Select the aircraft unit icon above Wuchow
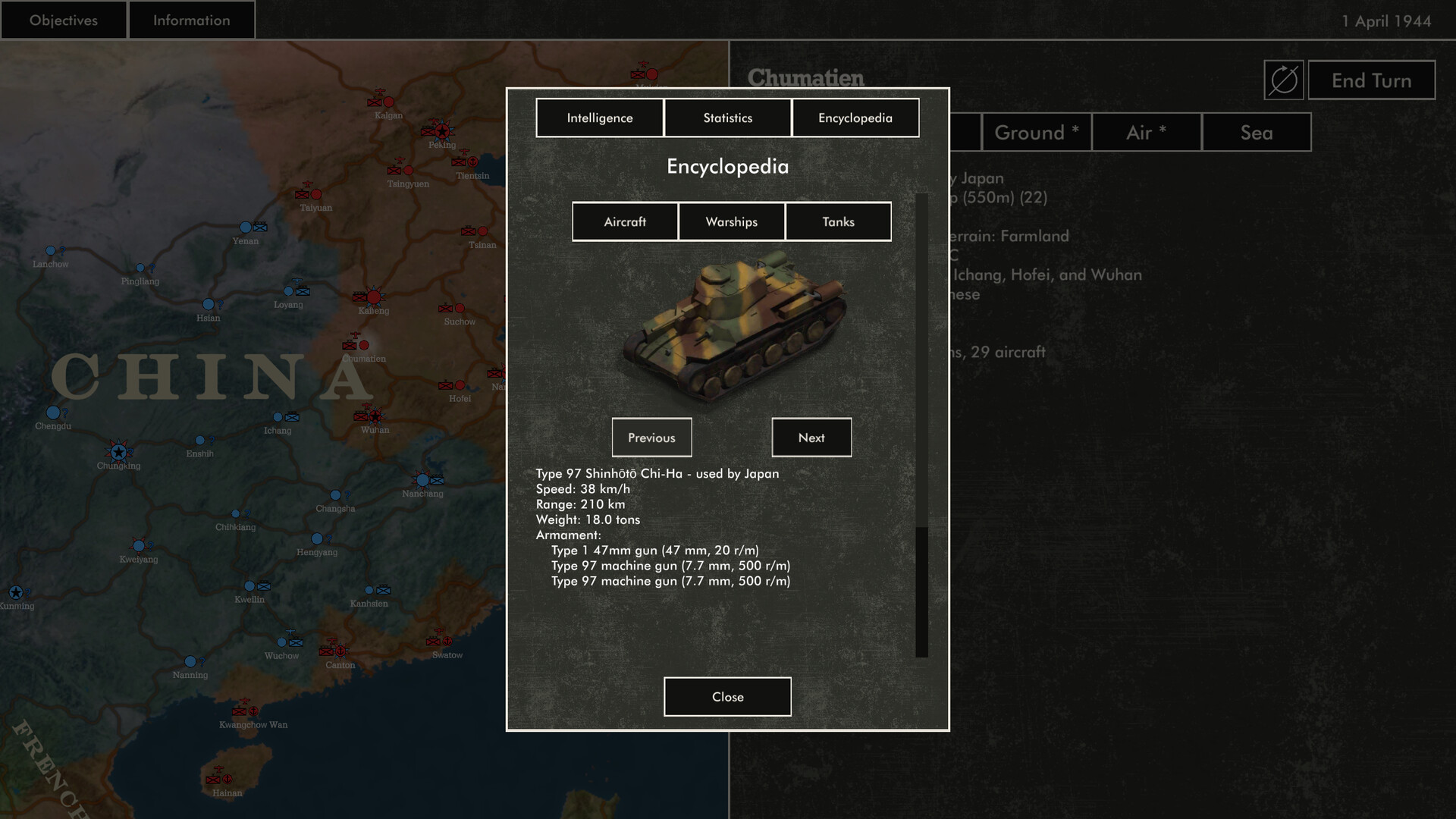Screen dimensions: 1456x819 (290, 631)
